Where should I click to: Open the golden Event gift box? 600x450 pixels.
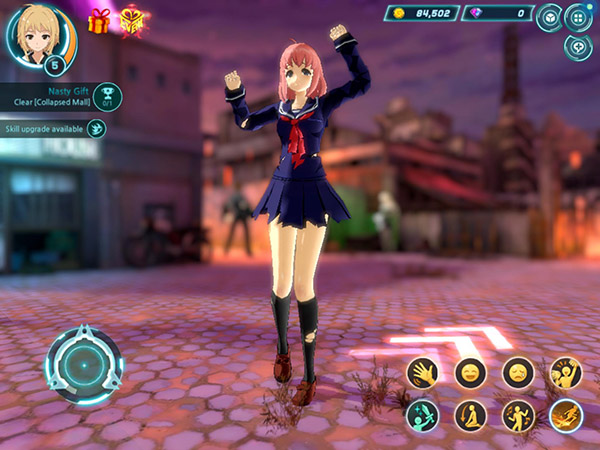pos(131,20)
